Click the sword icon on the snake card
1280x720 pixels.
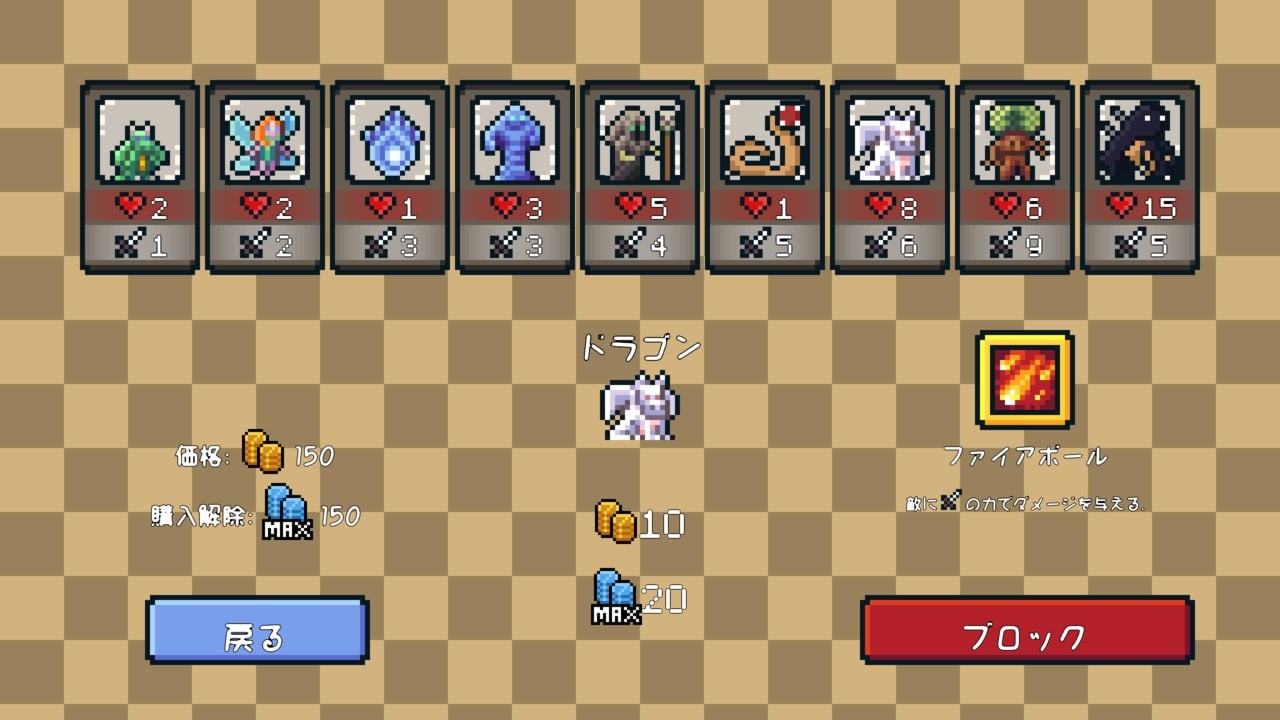tap(753, 243)
